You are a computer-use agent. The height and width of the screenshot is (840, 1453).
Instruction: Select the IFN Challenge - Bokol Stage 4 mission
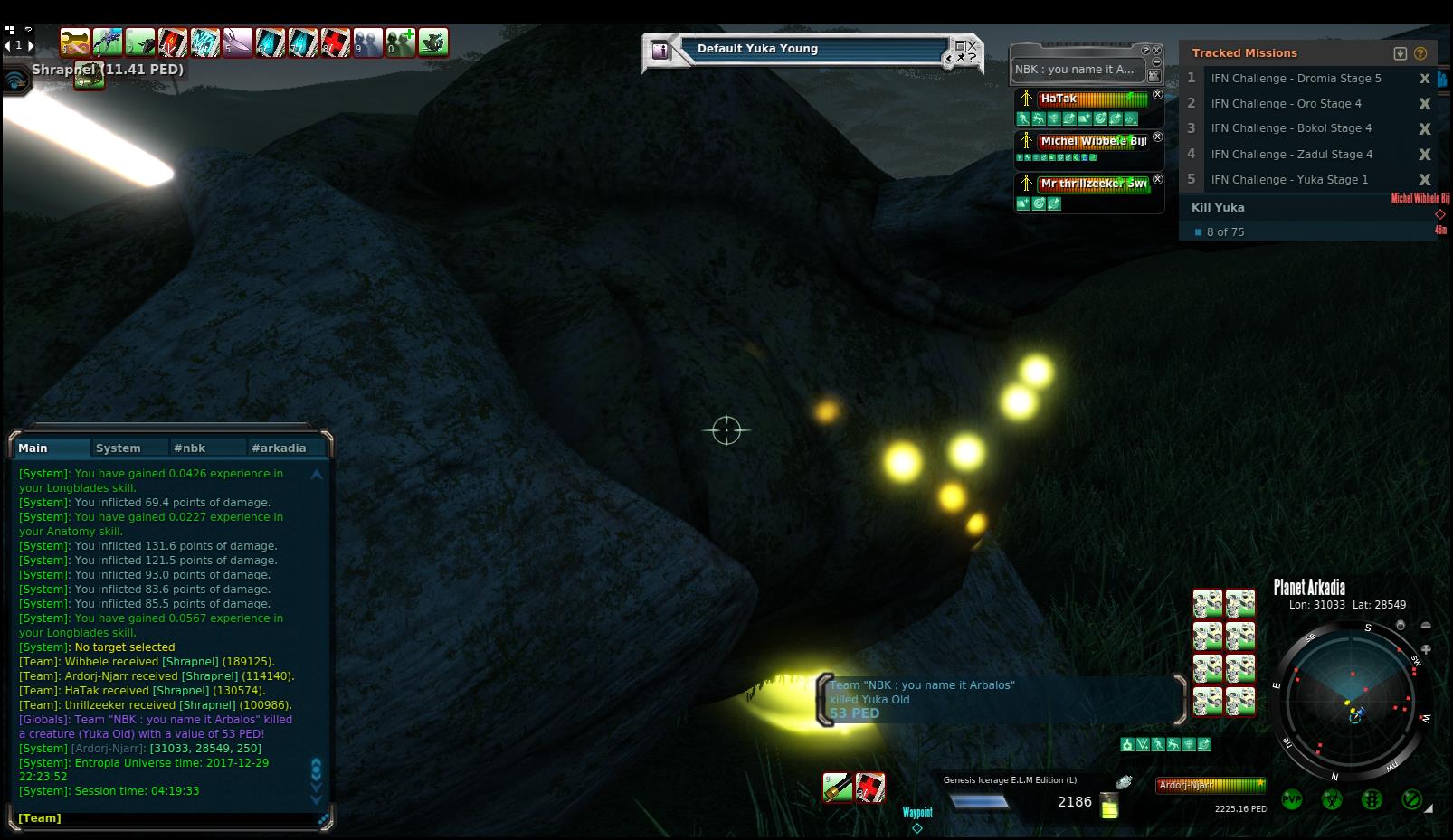point(1291,128)
